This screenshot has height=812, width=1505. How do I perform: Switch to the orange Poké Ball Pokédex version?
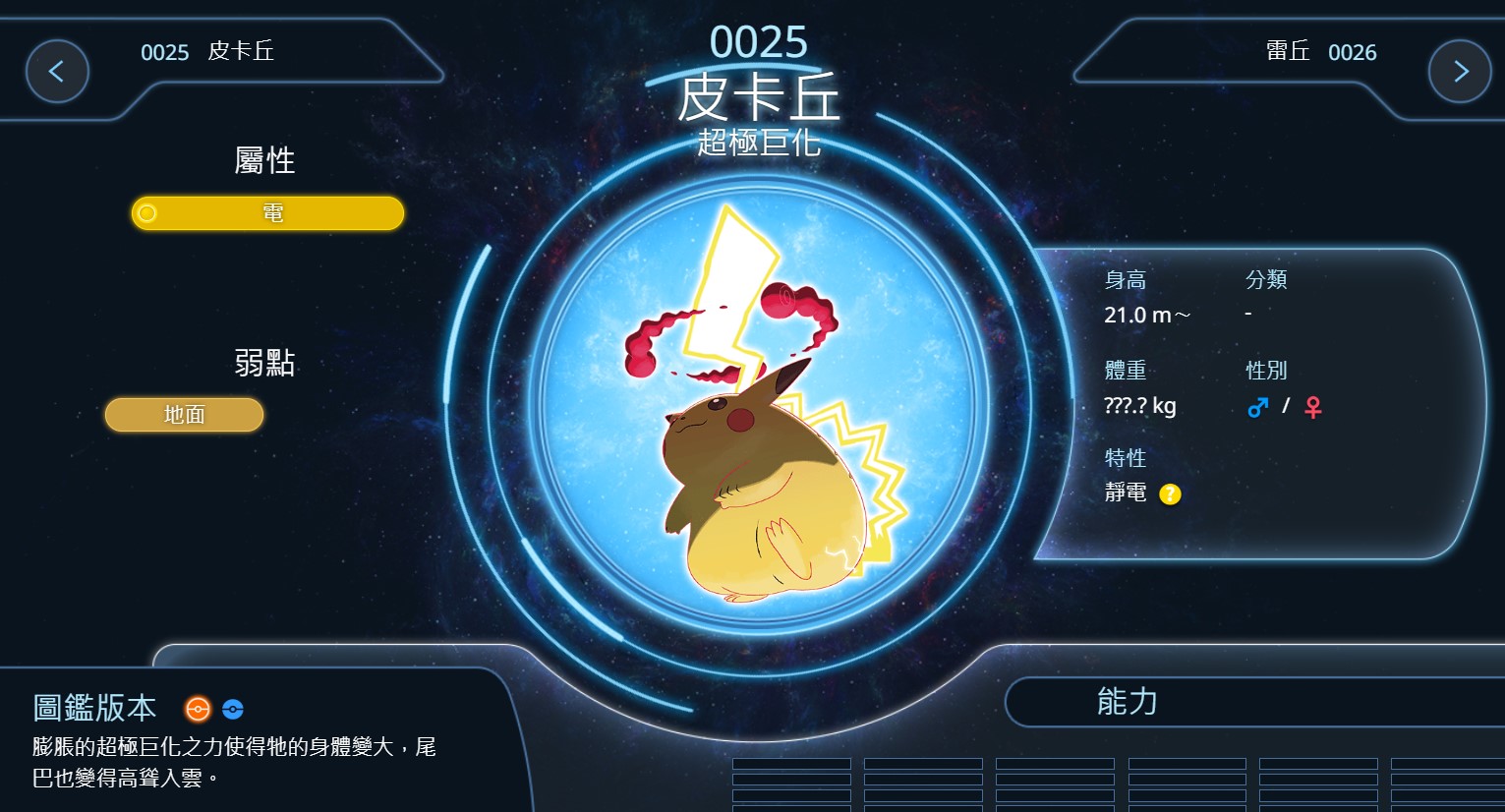(198, 709)
